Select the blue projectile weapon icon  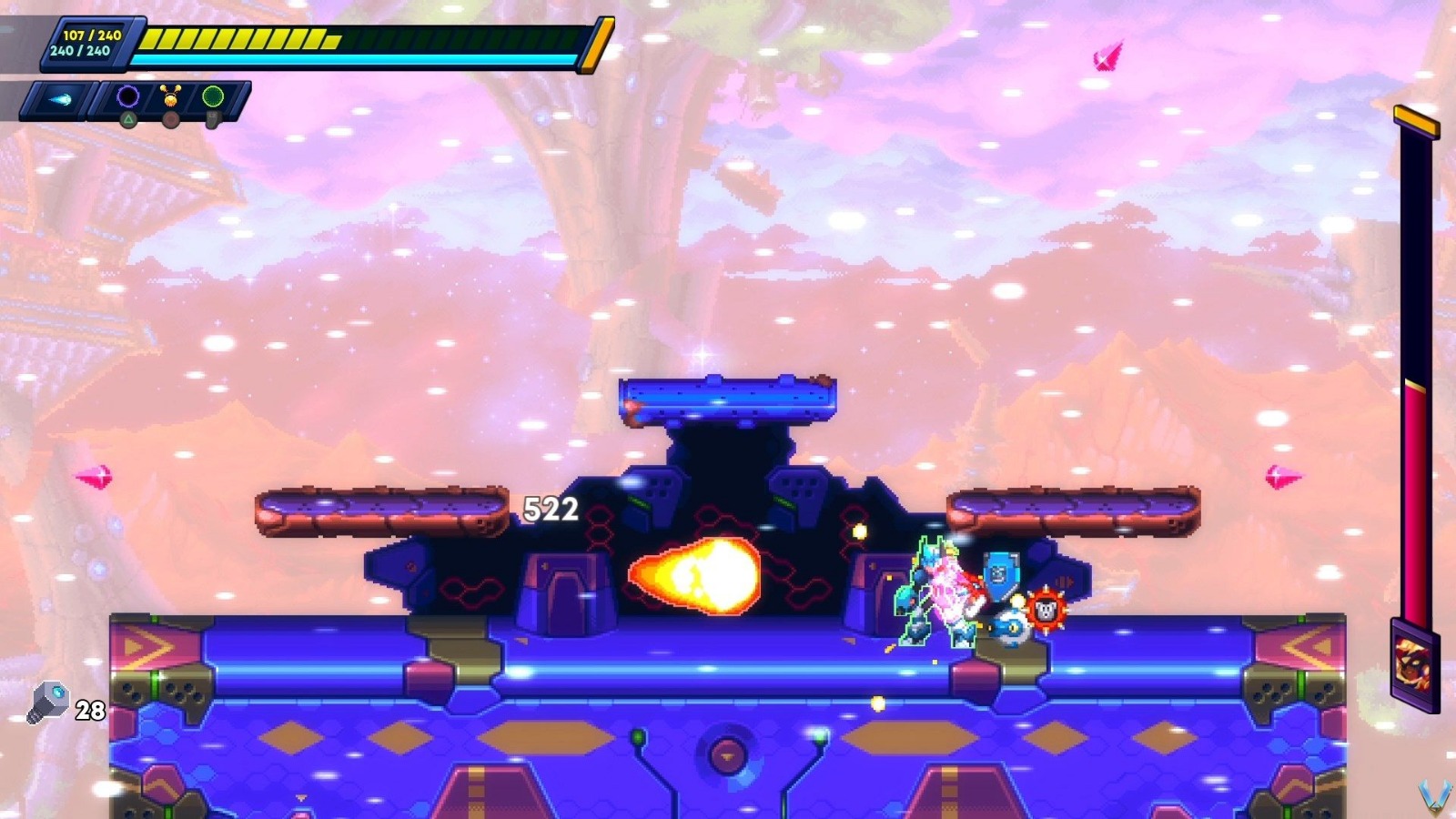(61, 98)
